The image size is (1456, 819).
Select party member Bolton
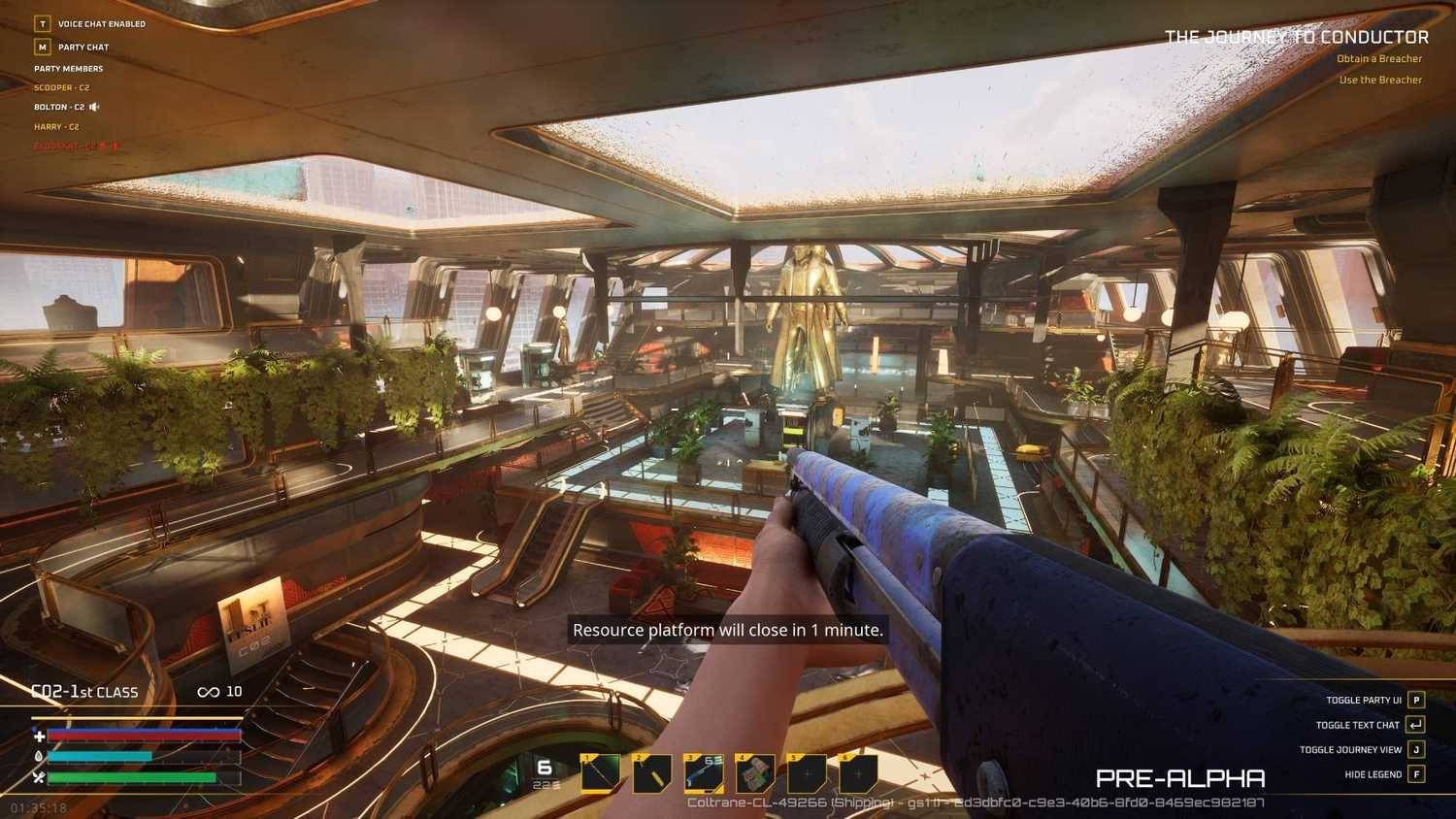click(59, 108)
